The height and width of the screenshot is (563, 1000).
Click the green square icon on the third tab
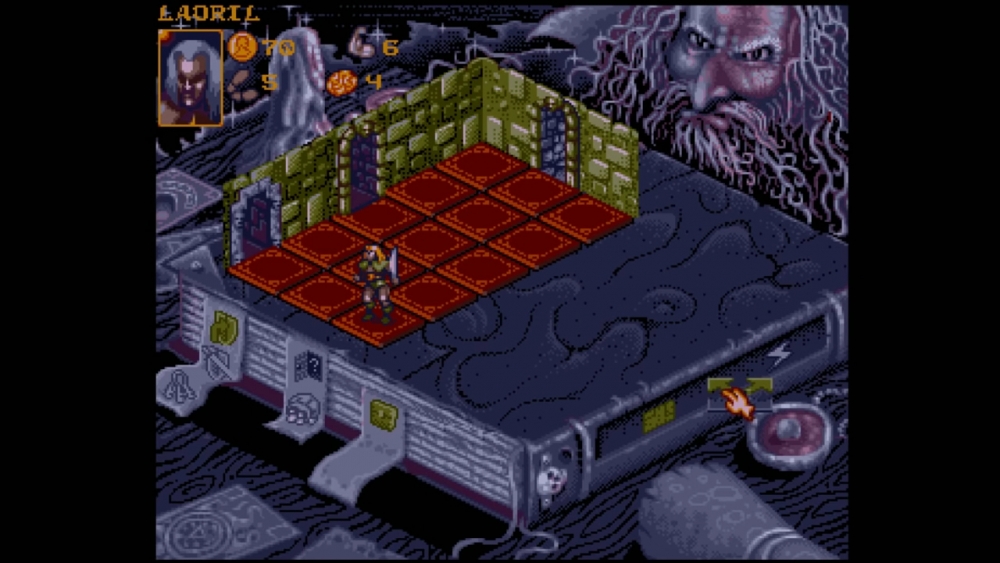381,413
